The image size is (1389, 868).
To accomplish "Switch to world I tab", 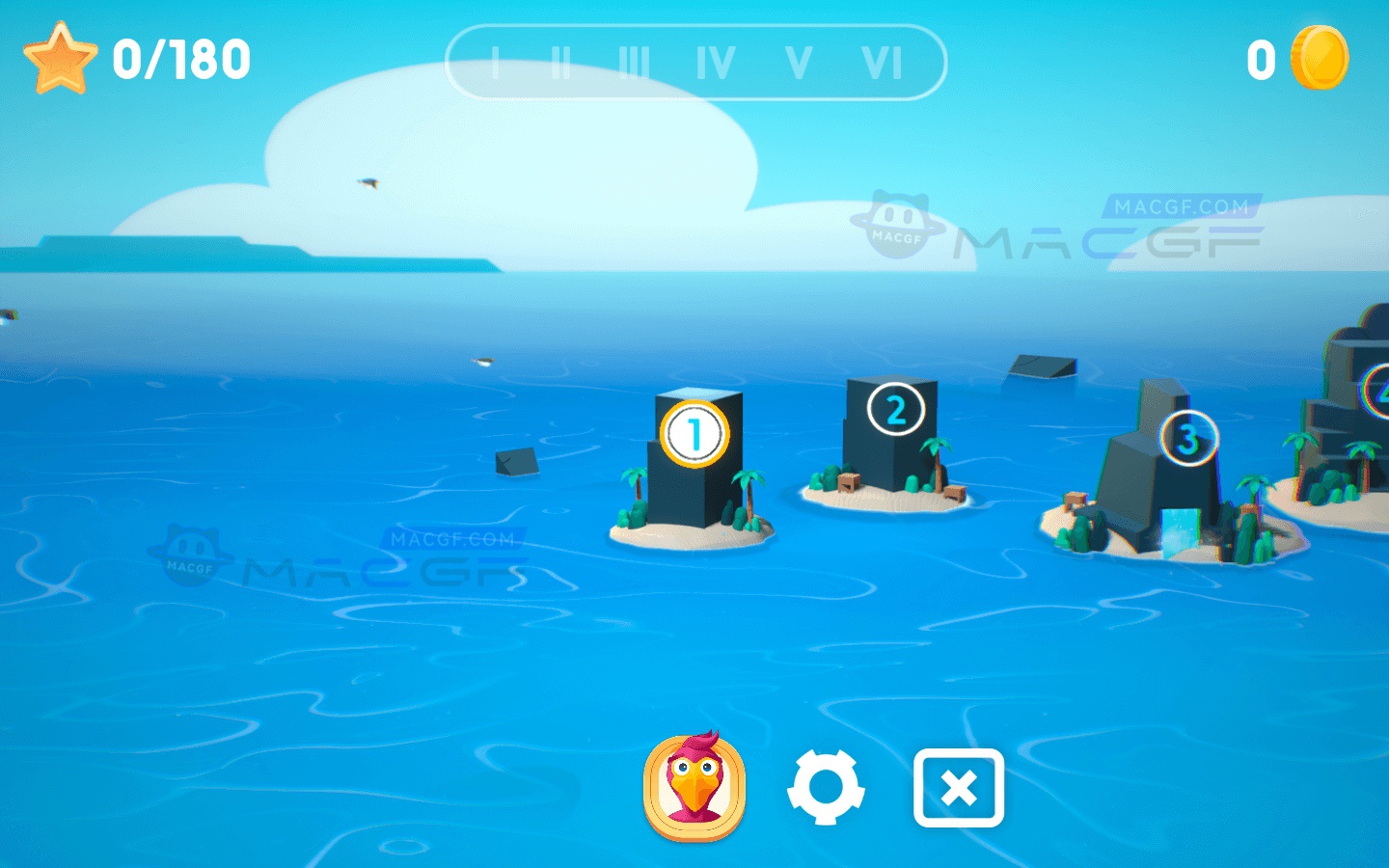I will (x=494, y=61).
